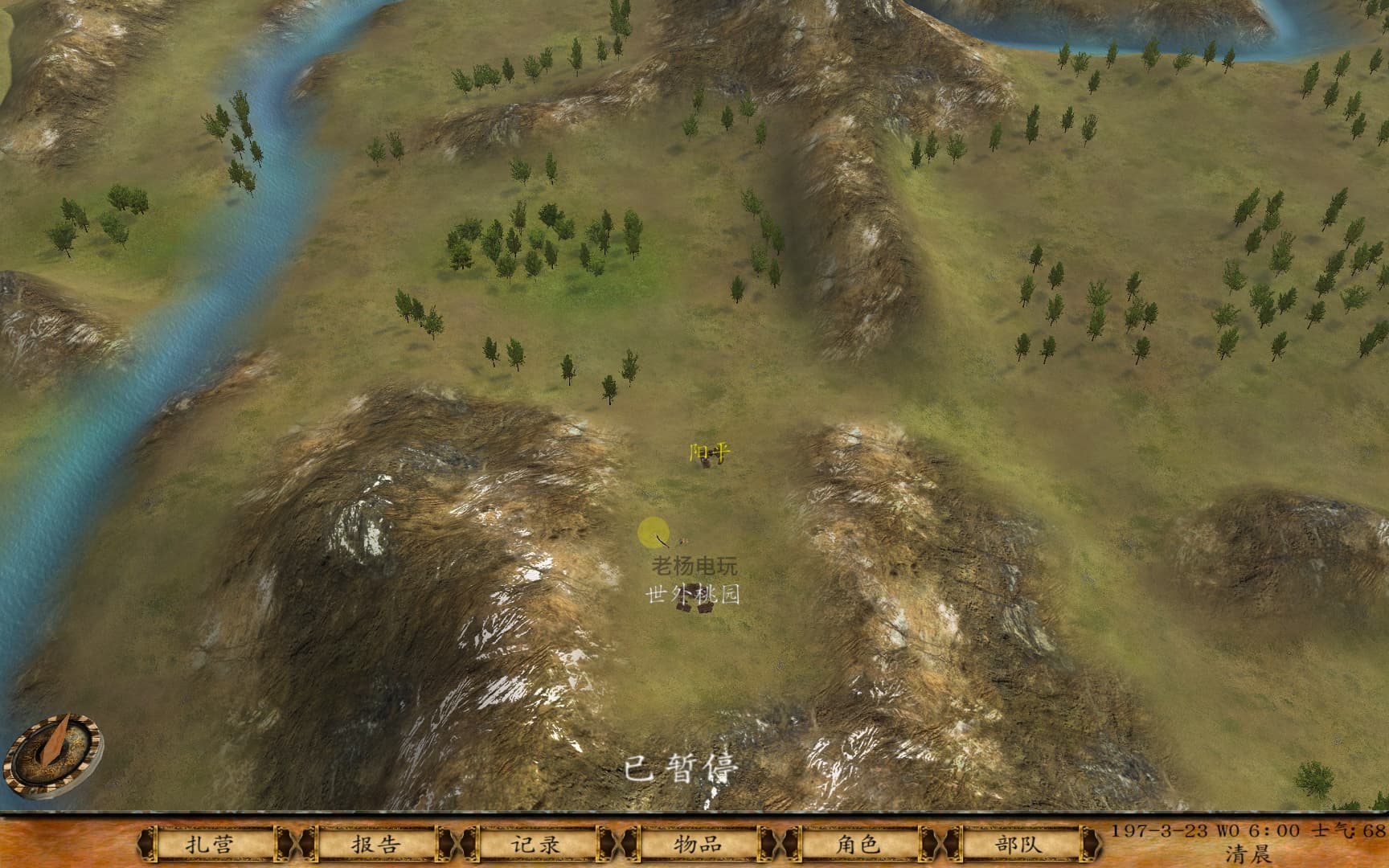Image resolution: width=1389 pixels, height=868 pixels.
Task: Select the 阳平 town label on map
Action: [x=710, y=453]
